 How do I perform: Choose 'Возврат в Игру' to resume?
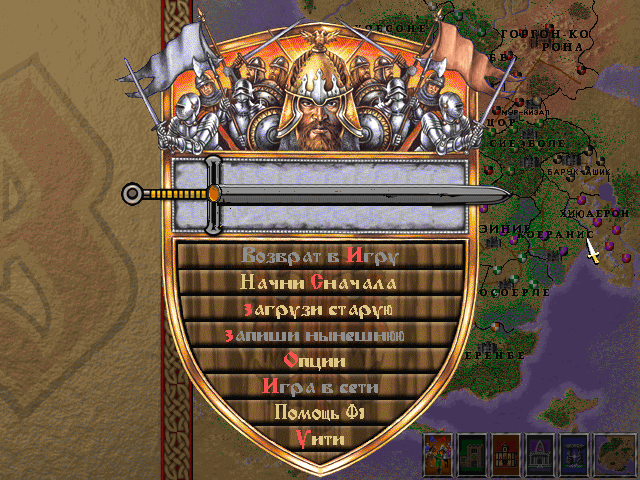coord(319,255)
